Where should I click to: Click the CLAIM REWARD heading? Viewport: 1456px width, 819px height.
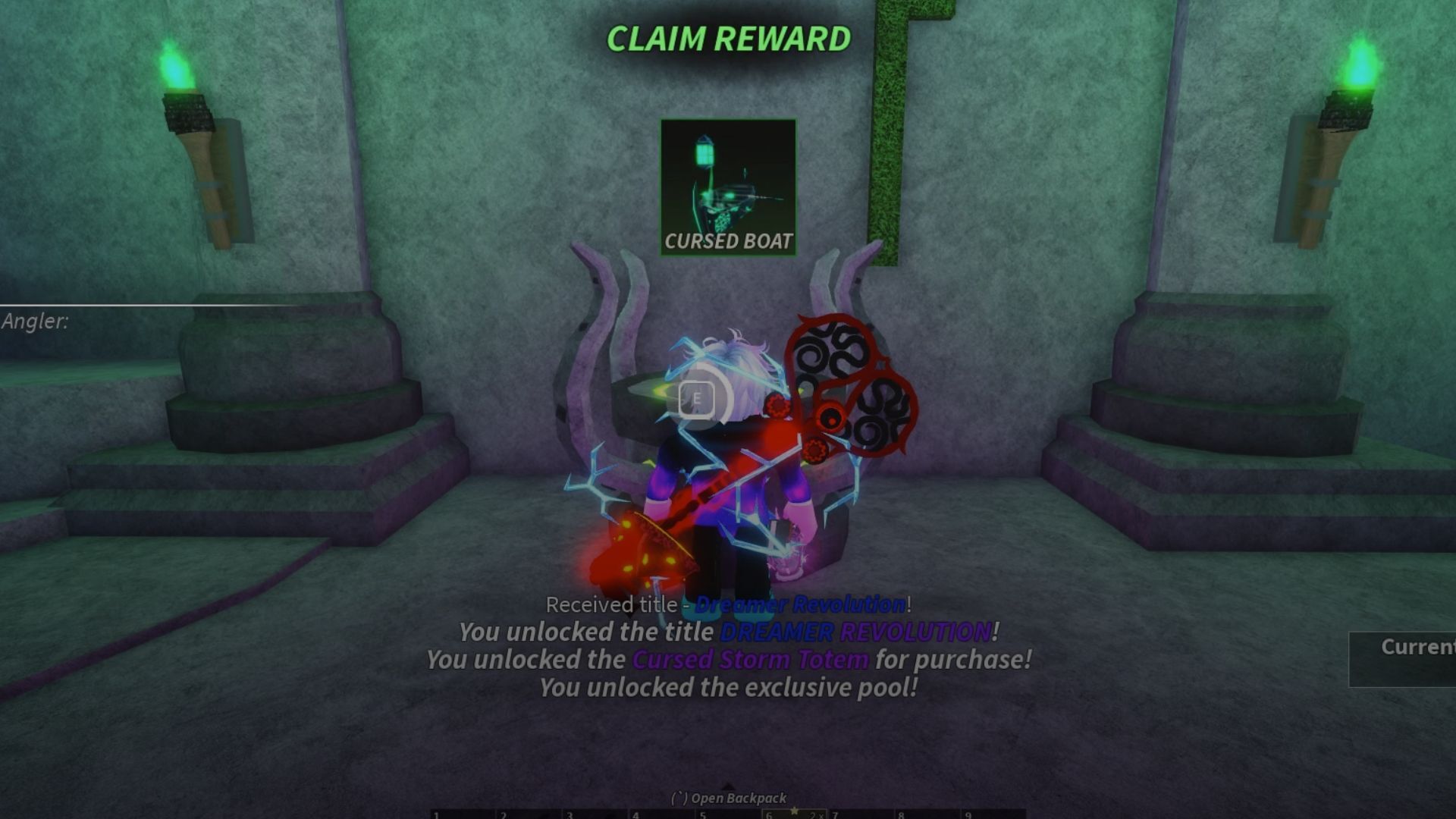coord(728,39)
